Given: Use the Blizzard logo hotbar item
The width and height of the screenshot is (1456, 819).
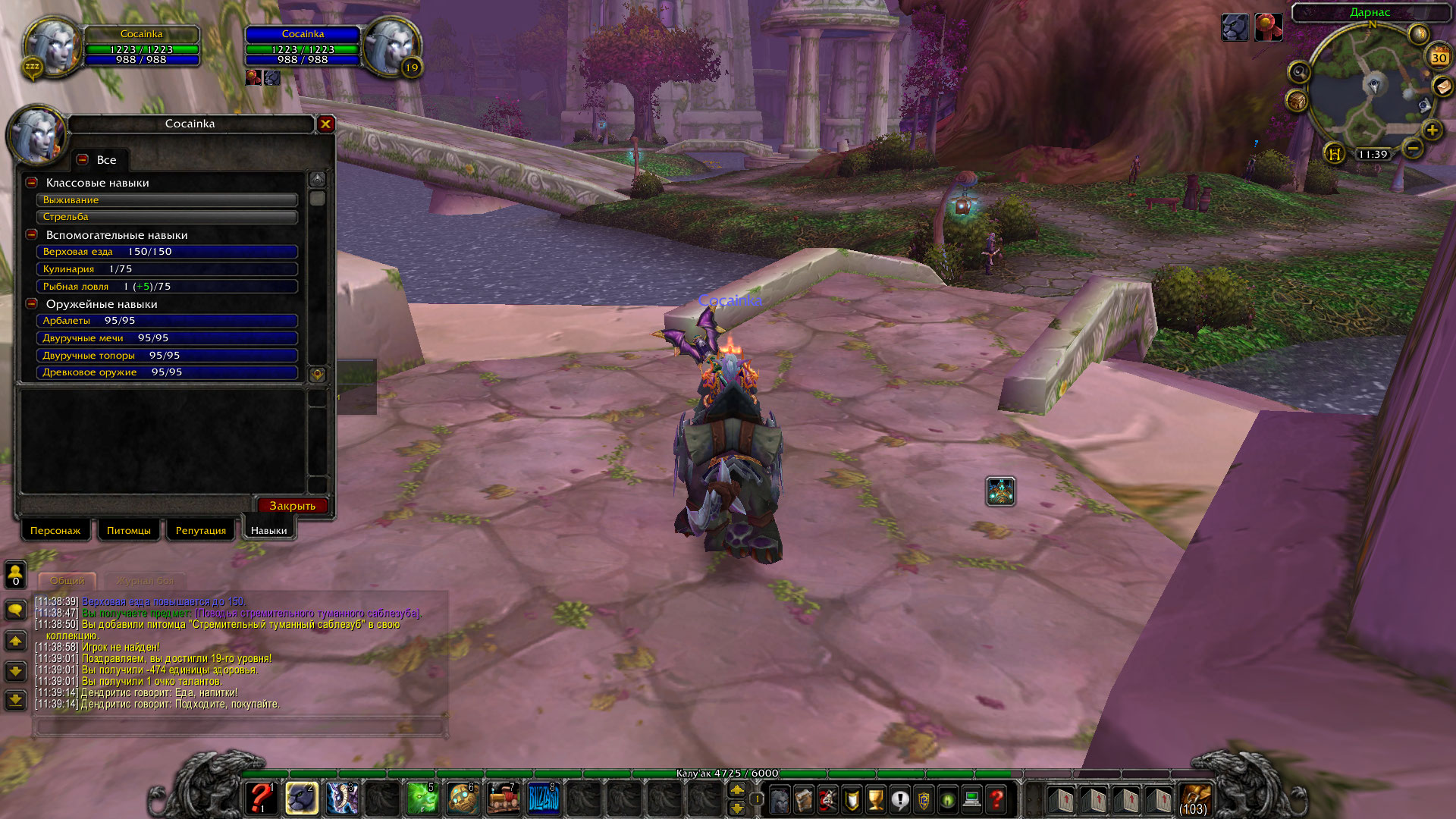Looking at the screenshot, I should coord(543,799).
